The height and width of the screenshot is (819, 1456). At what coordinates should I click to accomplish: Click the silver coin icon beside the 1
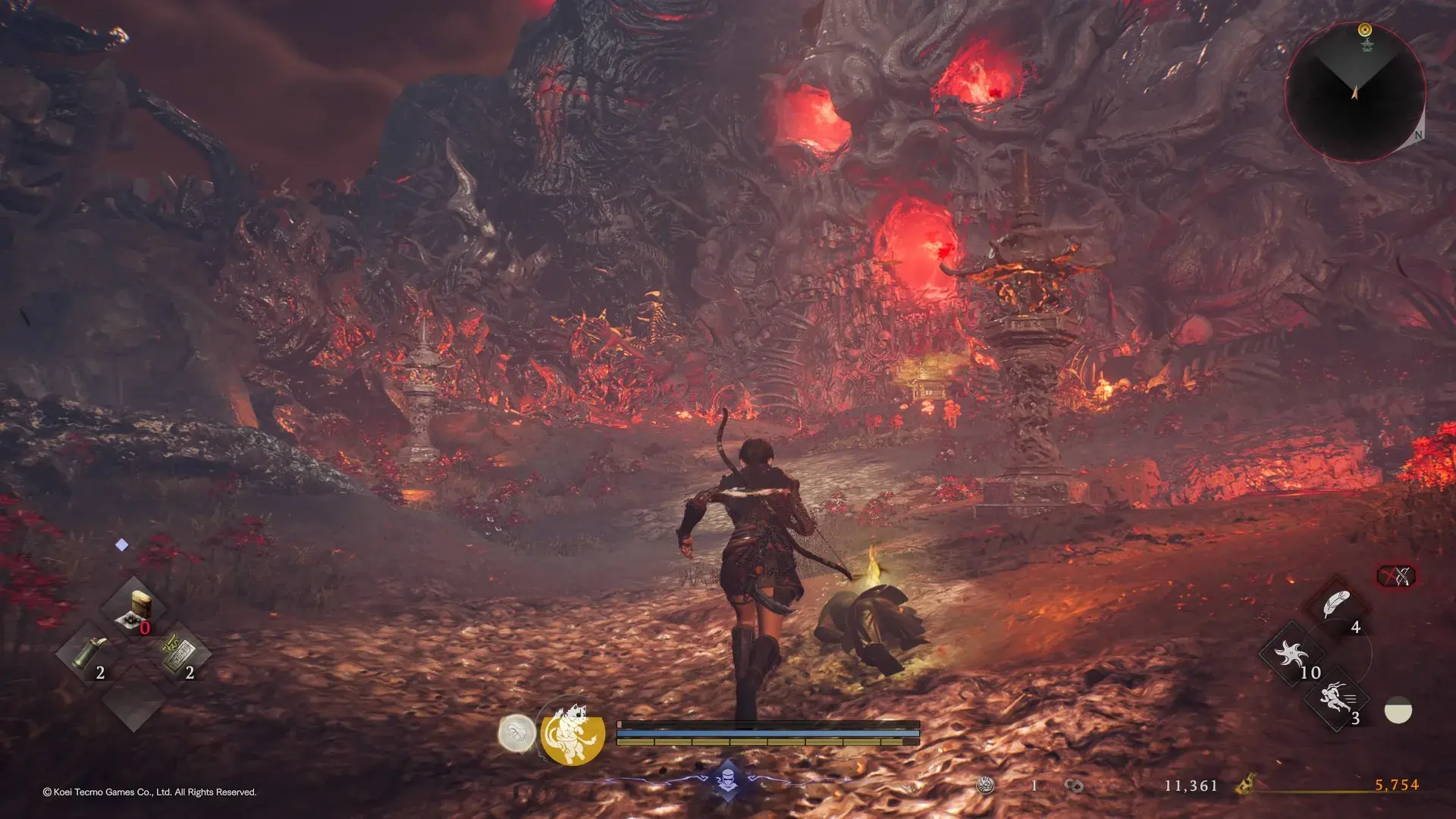[x=985, y=786]
